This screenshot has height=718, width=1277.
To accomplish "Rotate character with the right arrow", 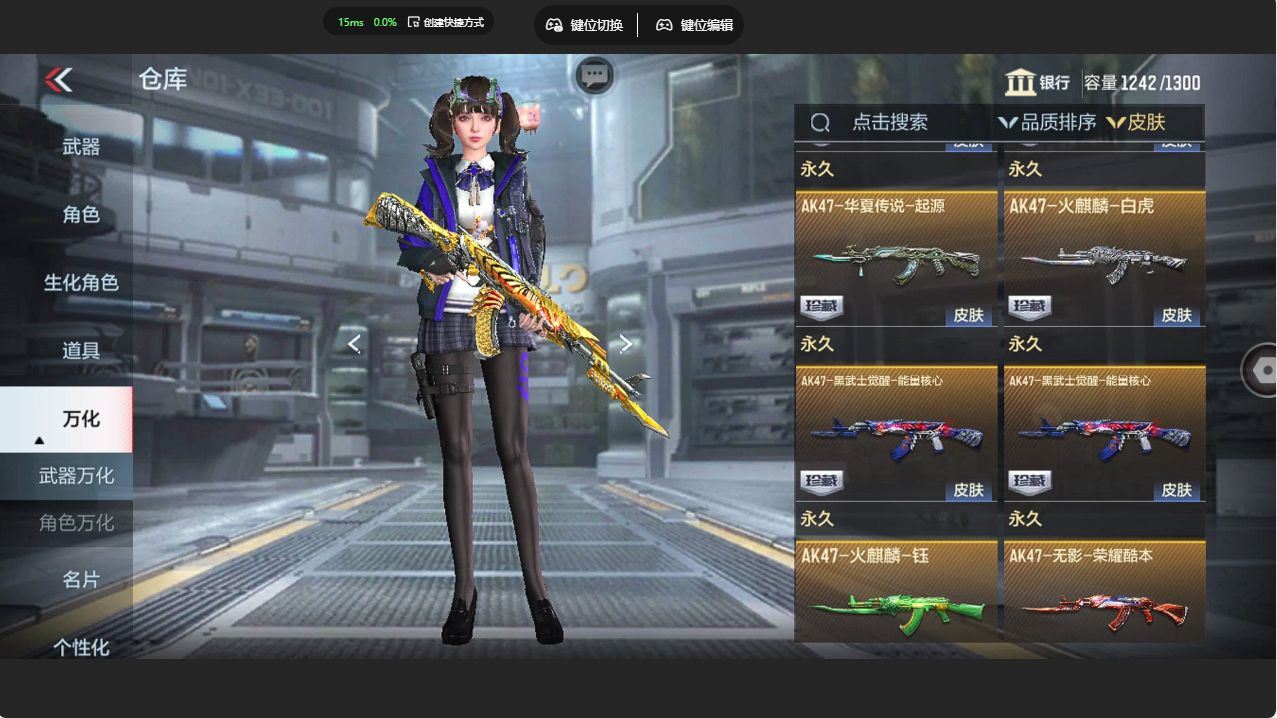I will pyautogui.click(x=626, y=344).
